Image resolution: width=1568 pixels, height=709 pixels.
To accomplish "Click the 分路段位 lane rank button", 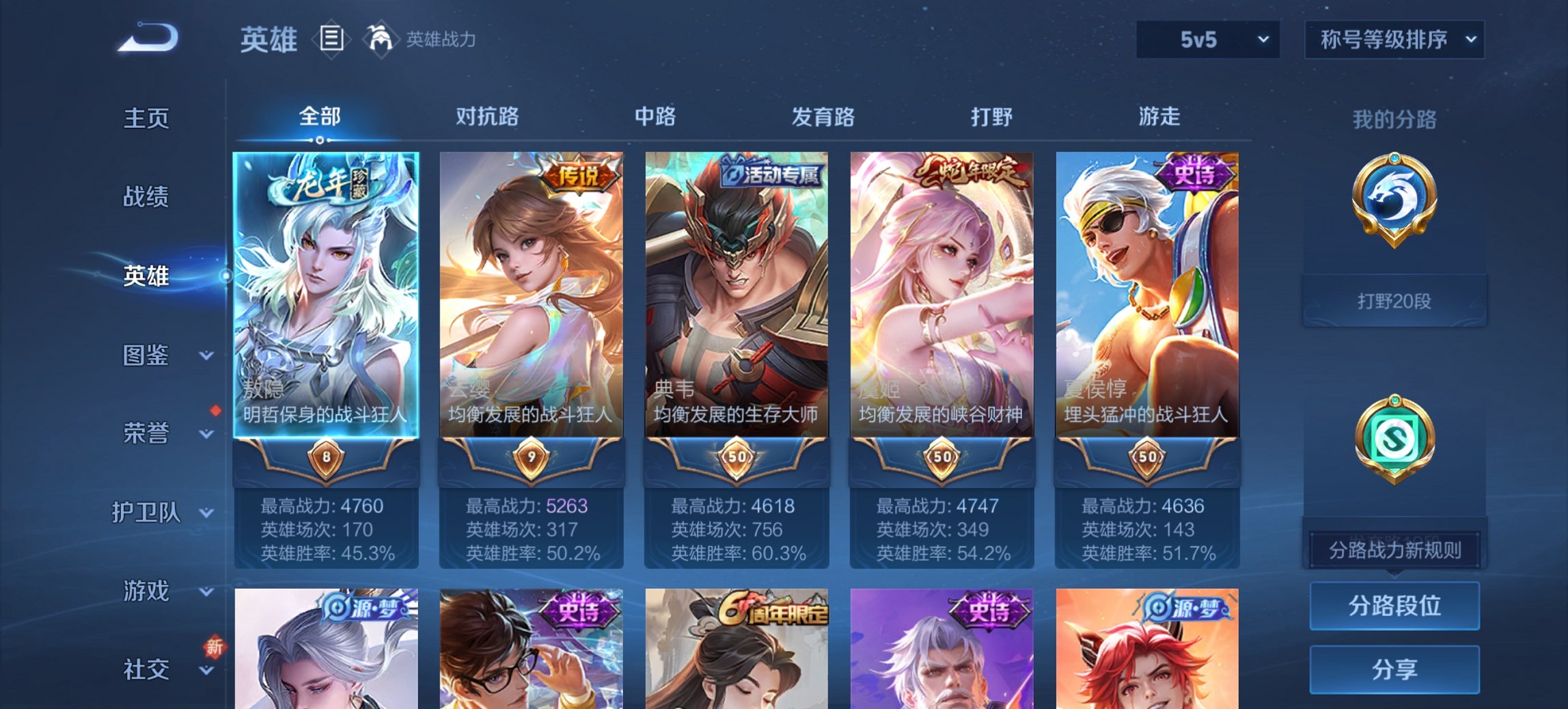I will tap(1394, 606).
